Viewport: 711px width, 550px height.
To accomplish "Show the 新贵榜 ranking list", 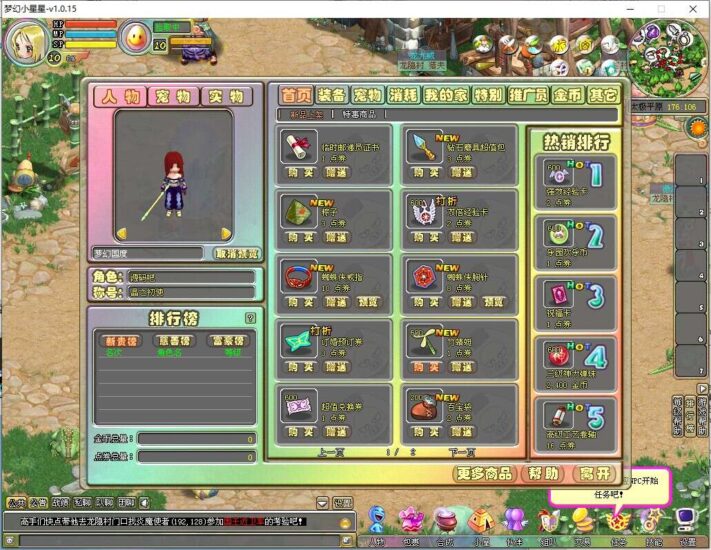I will pyautogui.click(x=120, y=340).
